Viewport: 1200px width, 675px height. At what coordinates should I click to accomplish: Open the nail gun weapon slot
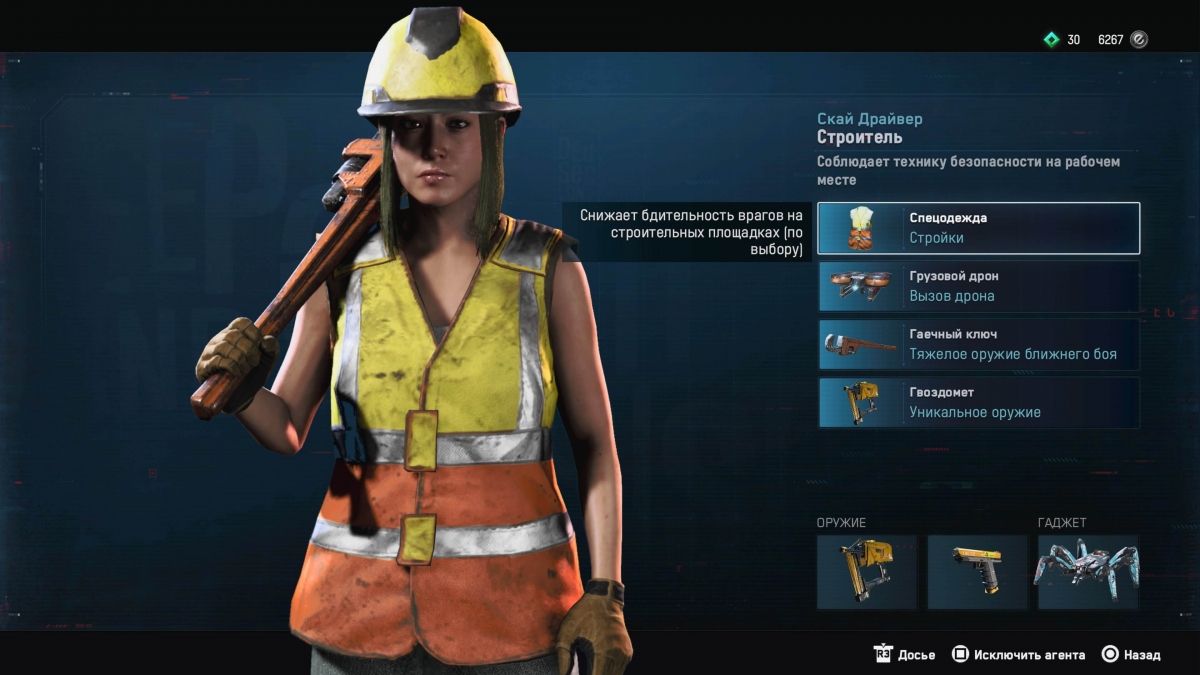click(866, 572)
